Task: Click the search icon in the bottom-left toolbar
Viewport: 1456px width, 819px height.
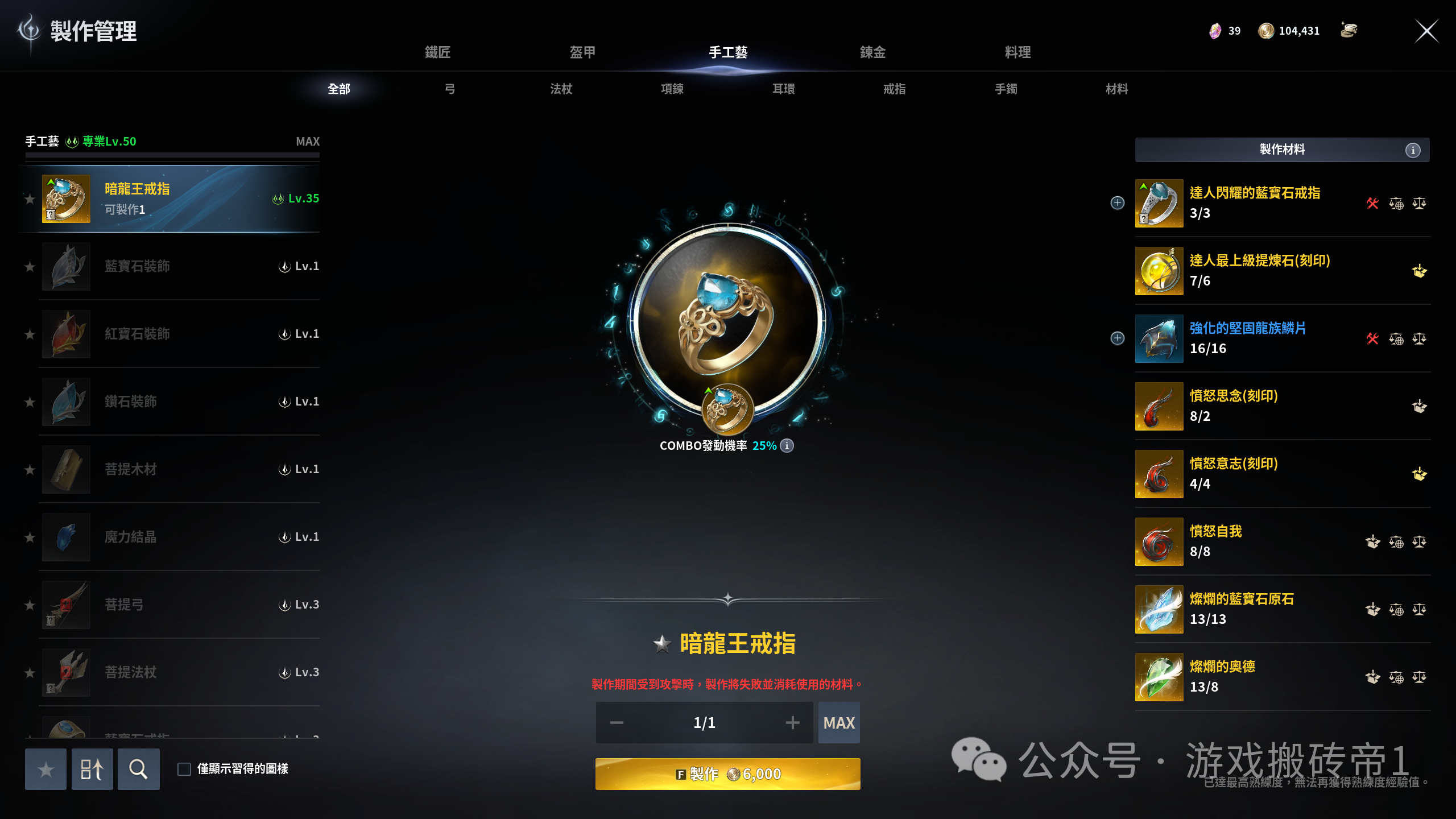Action: [x=138, y=769]
